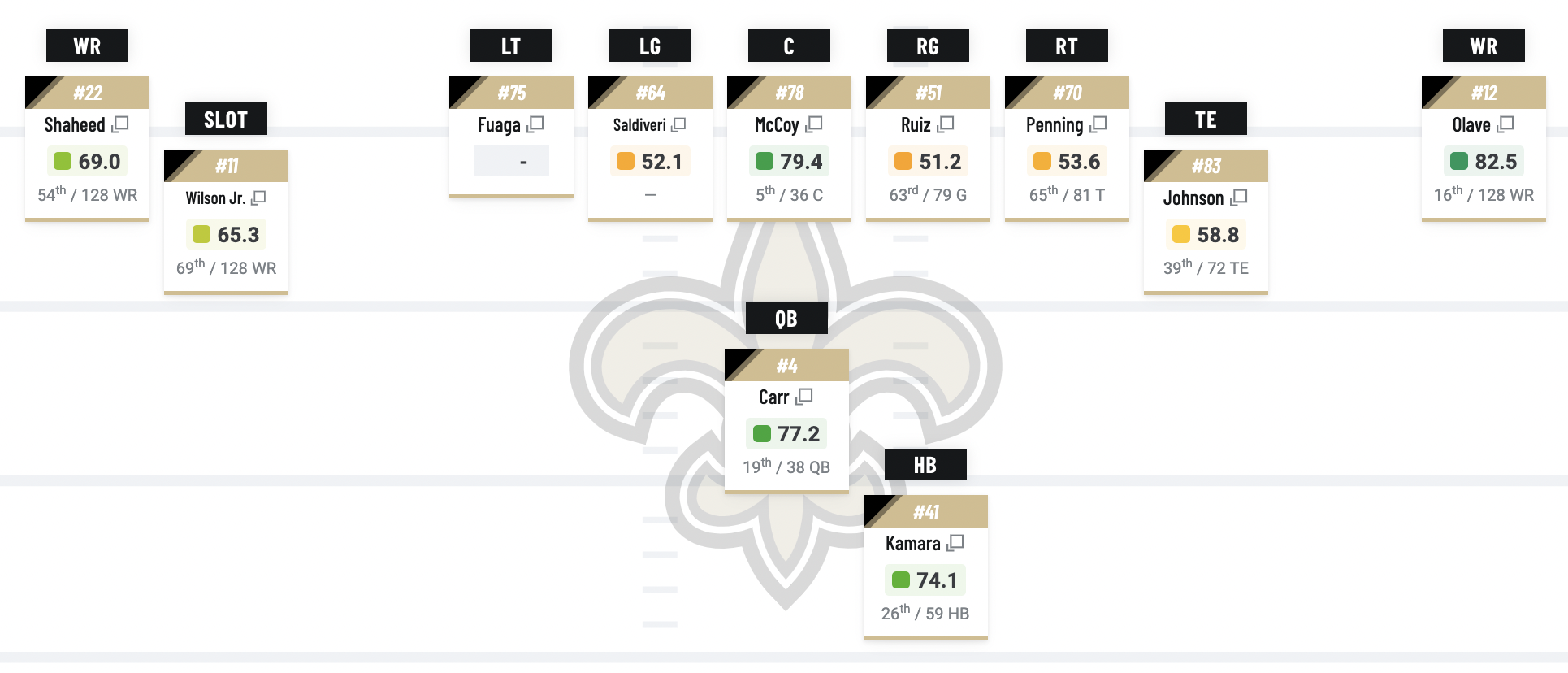Screen dimensions: 1568x673
Task: Click Saldiveri's player name
Action: [639, 125]
